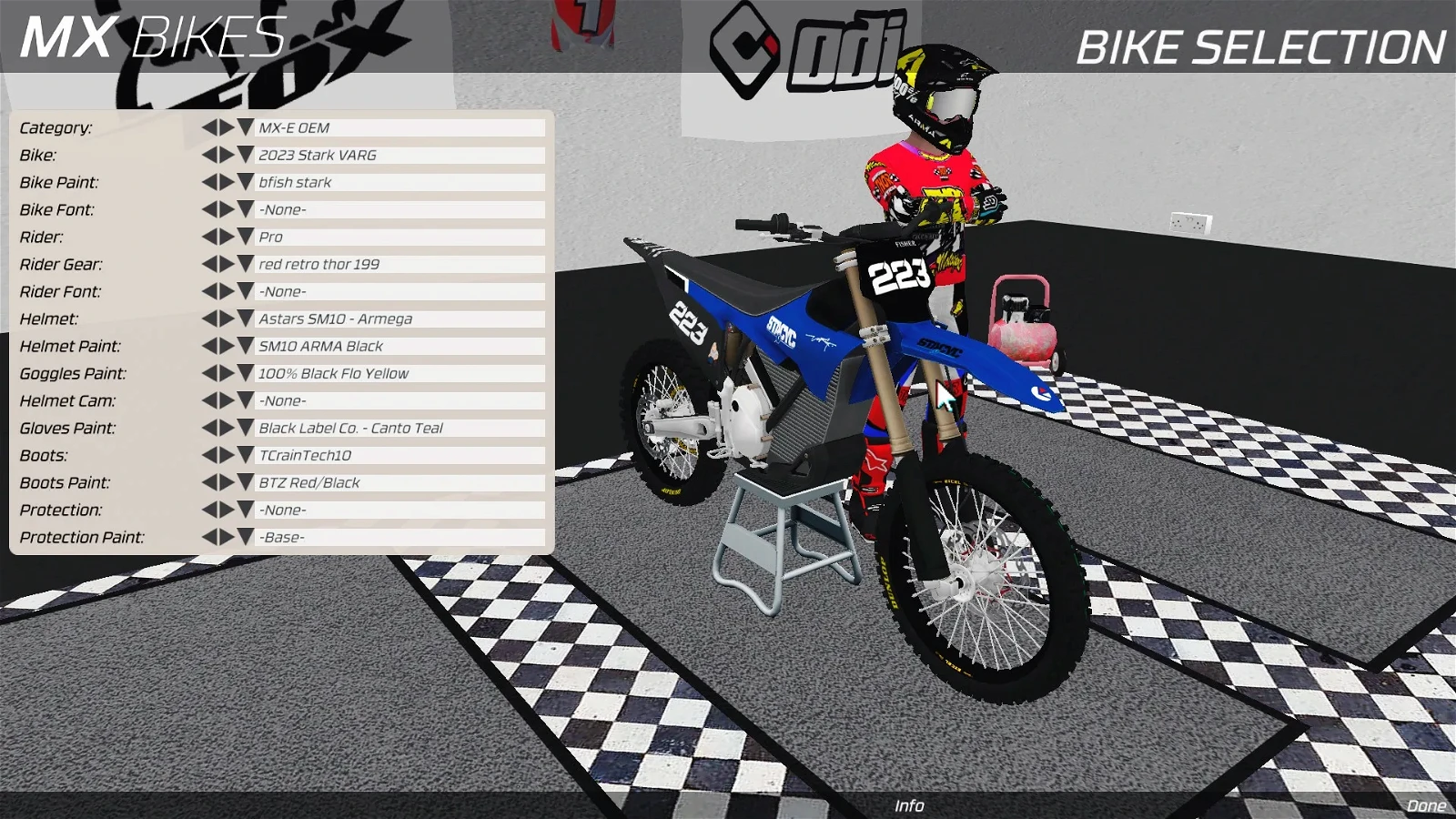This screenshot has width=1456, height=819.
Task: Click the right arrow beside Rider Gear
Action: [x=226, y=264]
